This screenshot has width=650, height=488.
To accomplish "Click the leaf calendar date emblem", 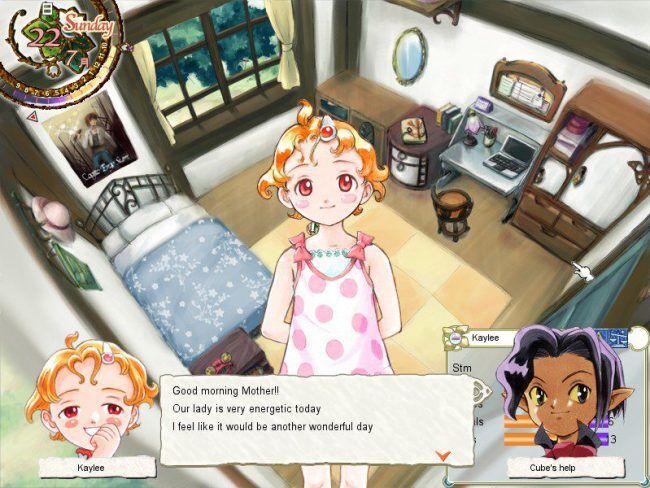I will [45, 37].
